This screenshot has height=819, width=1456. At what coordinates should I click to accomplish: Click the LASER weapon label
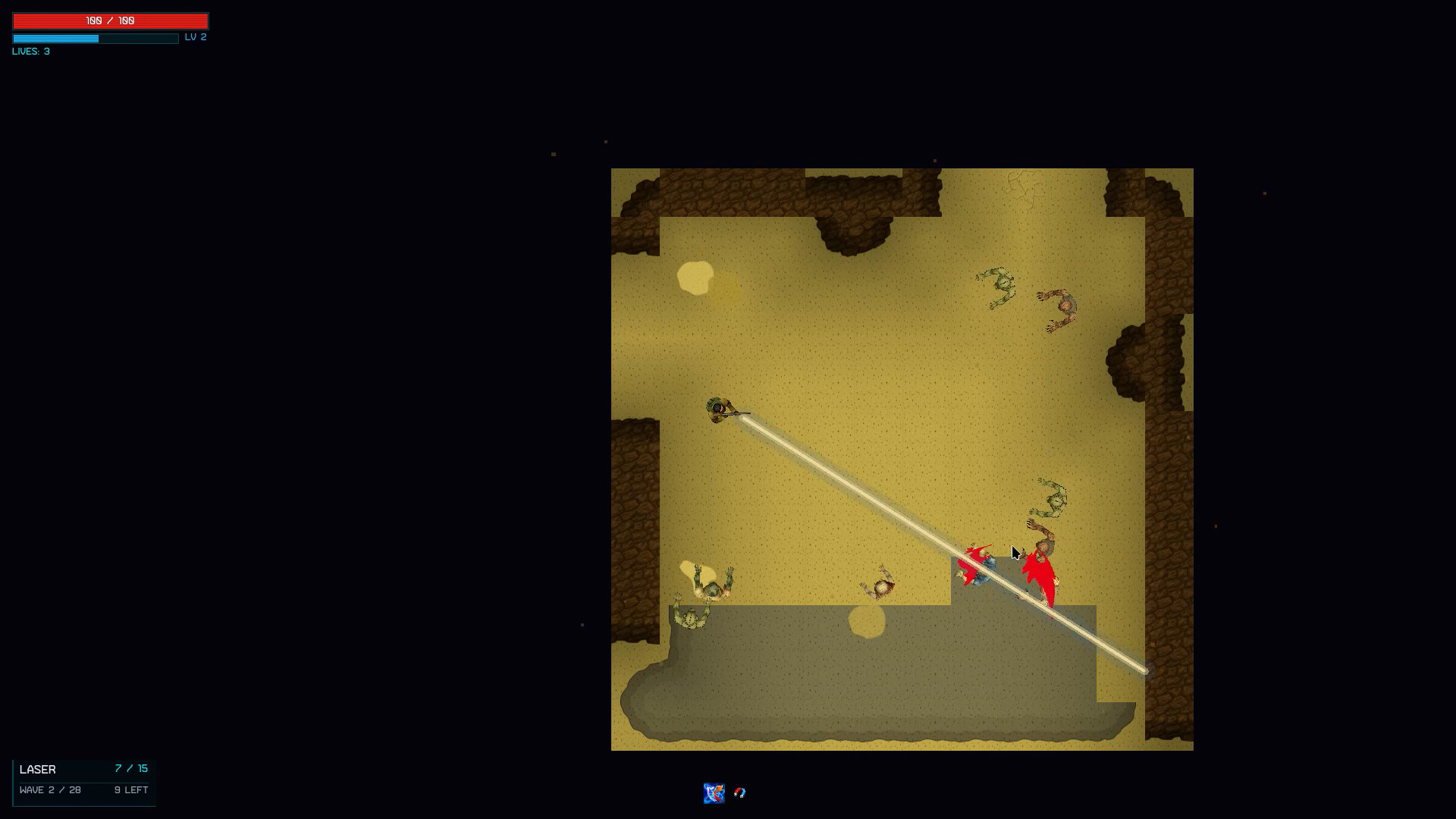coord(37,769)
